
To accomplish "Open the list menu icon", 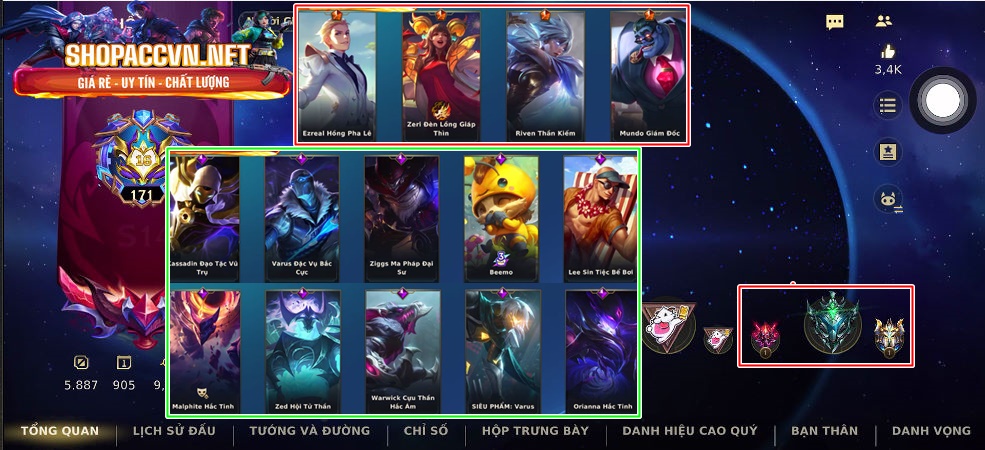I will pyautogui.click(x=887, y=104).
